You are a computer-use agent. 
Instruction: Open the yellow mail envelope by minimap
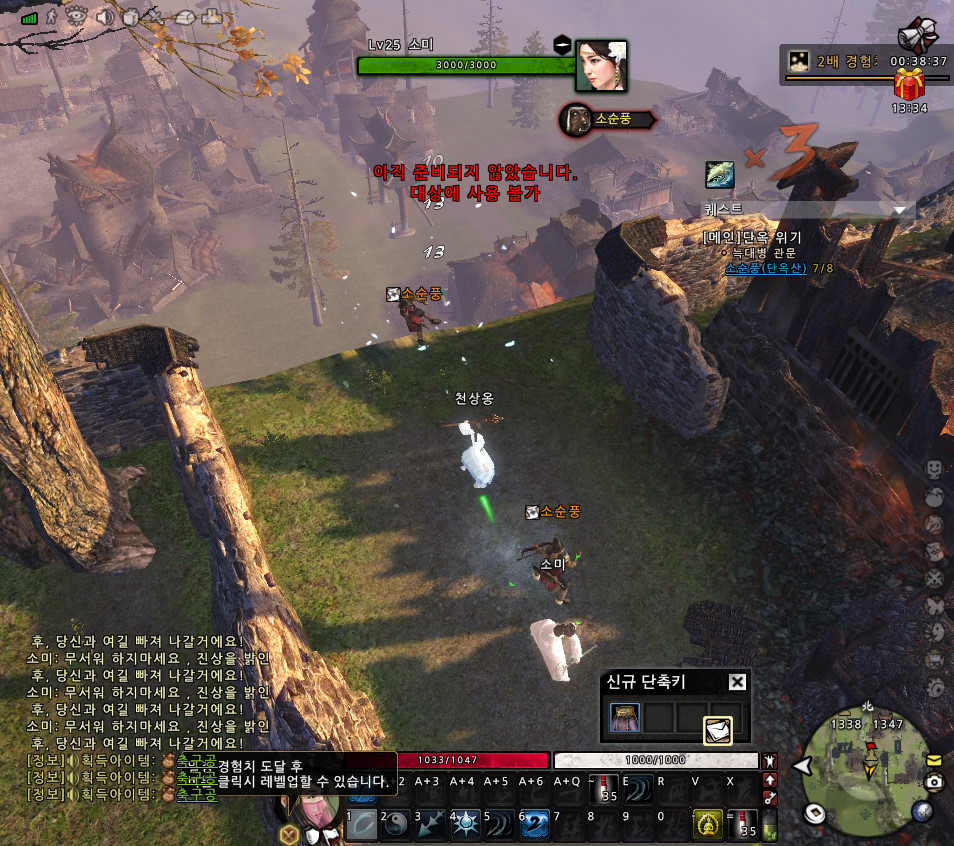934,760
